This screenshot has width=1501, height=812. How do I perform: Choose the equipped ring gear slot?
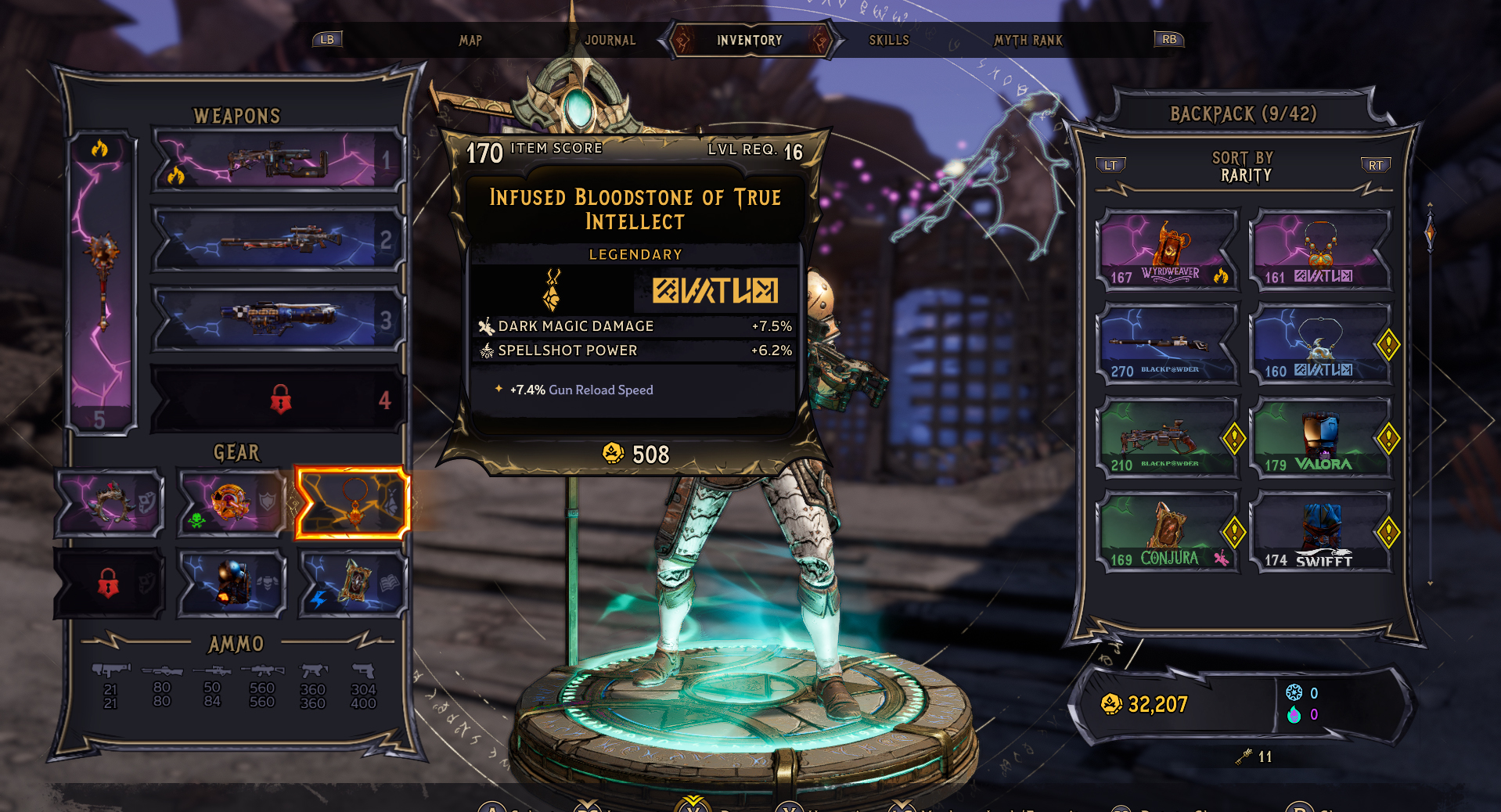[x=110, y=503]
